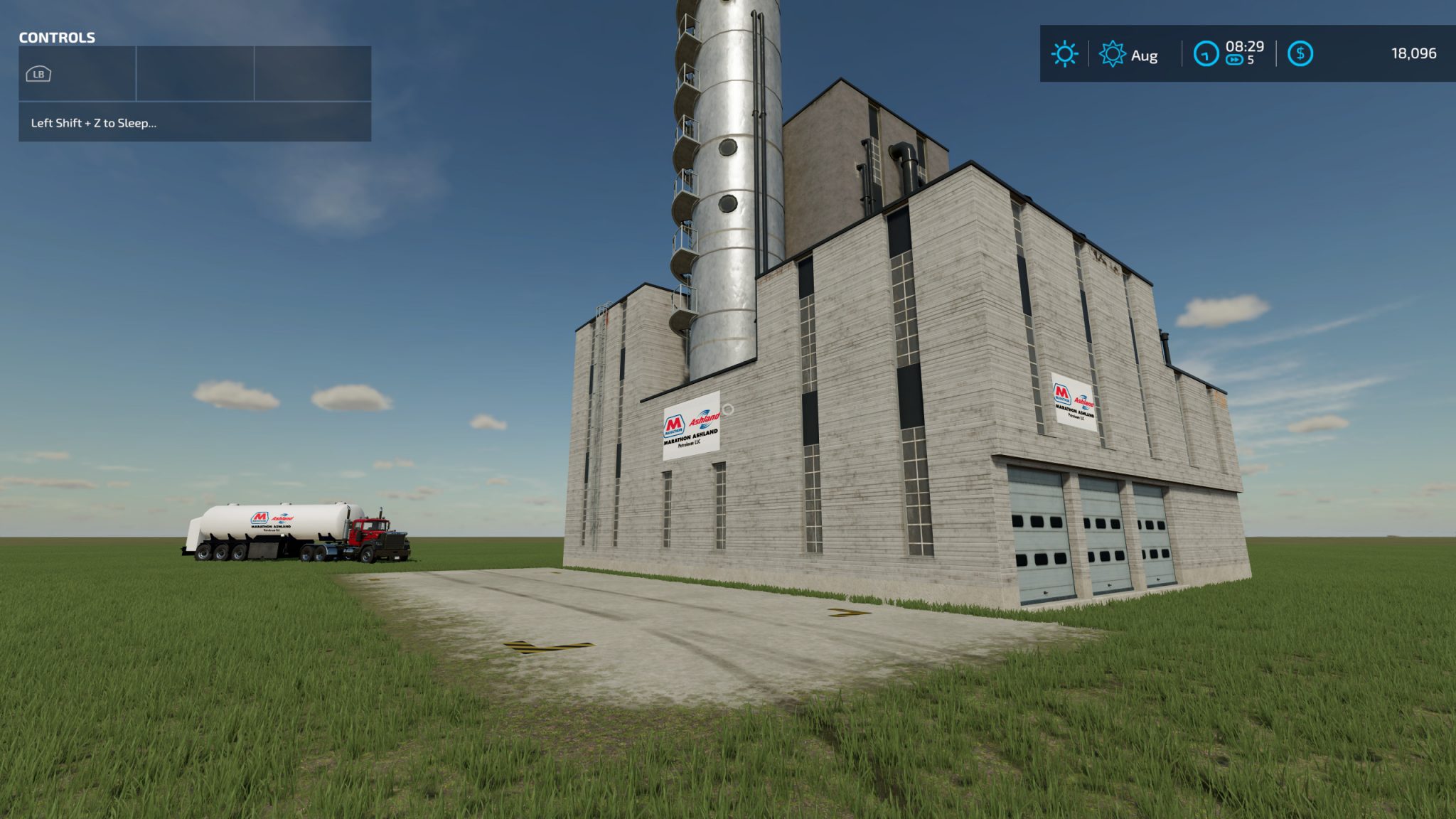
Task: Click the current weather sun icon
Action: point(1063,53)
